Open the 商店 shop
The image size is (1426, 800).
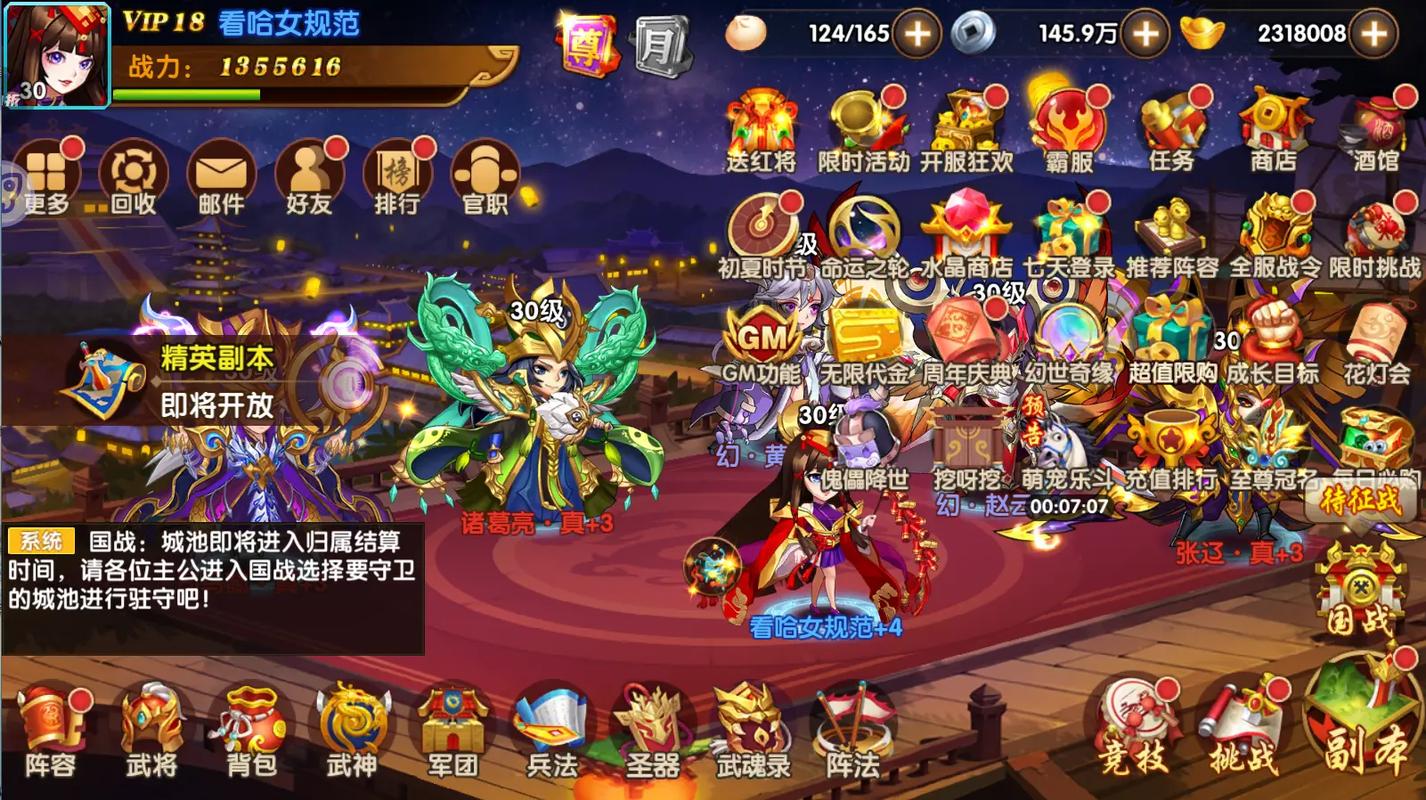1274,130
